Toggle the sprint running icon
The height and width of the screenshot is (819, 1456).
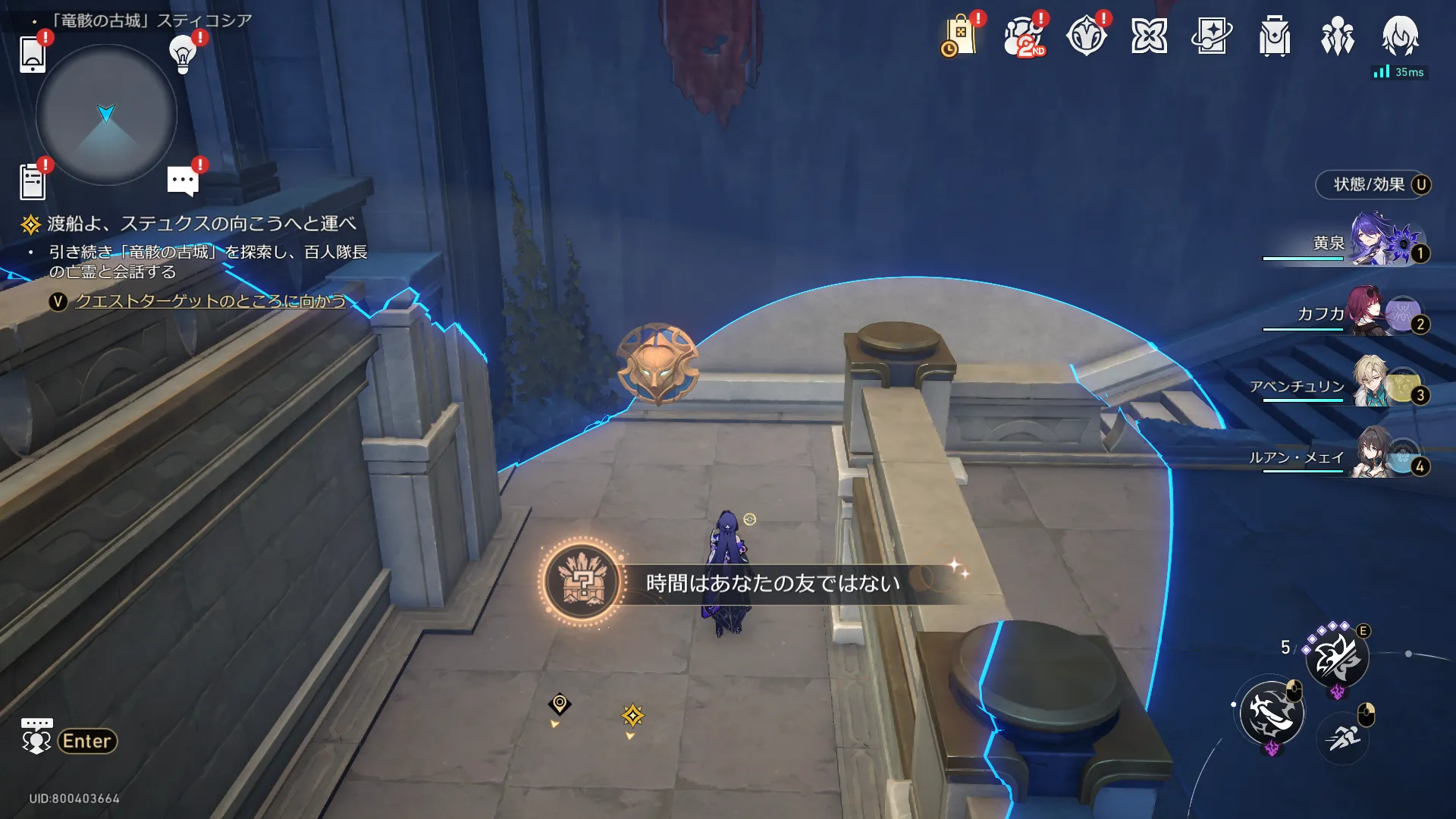click(1344, 736)
